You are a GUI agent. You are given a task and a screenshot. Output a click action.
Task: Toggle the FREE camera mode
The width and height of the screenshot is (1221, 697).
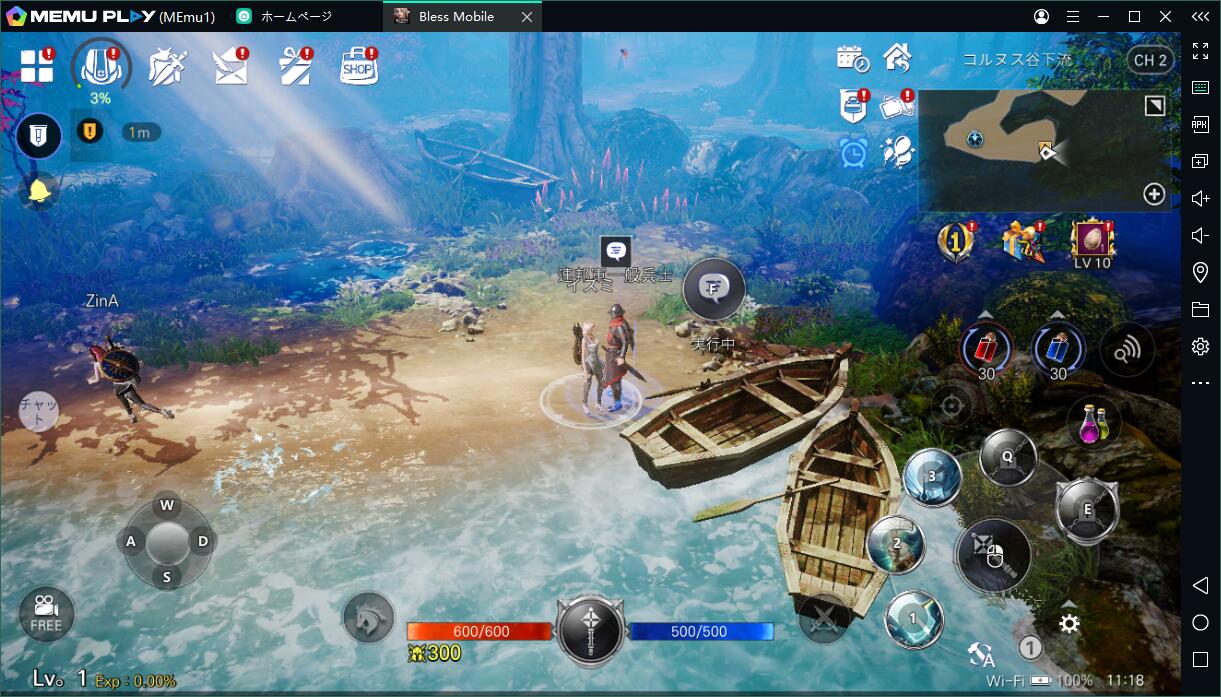(x=46, y=613)
